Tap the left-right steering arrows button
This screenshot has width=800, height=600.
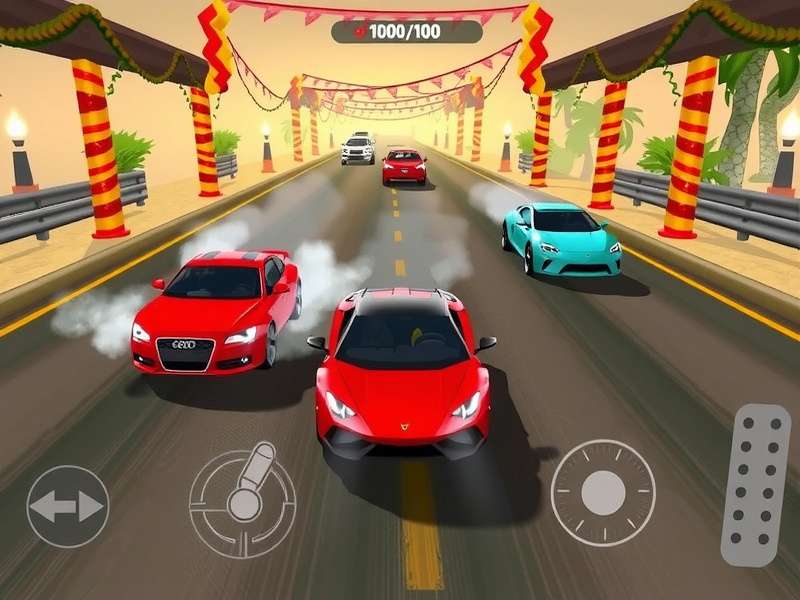point(67,507)
